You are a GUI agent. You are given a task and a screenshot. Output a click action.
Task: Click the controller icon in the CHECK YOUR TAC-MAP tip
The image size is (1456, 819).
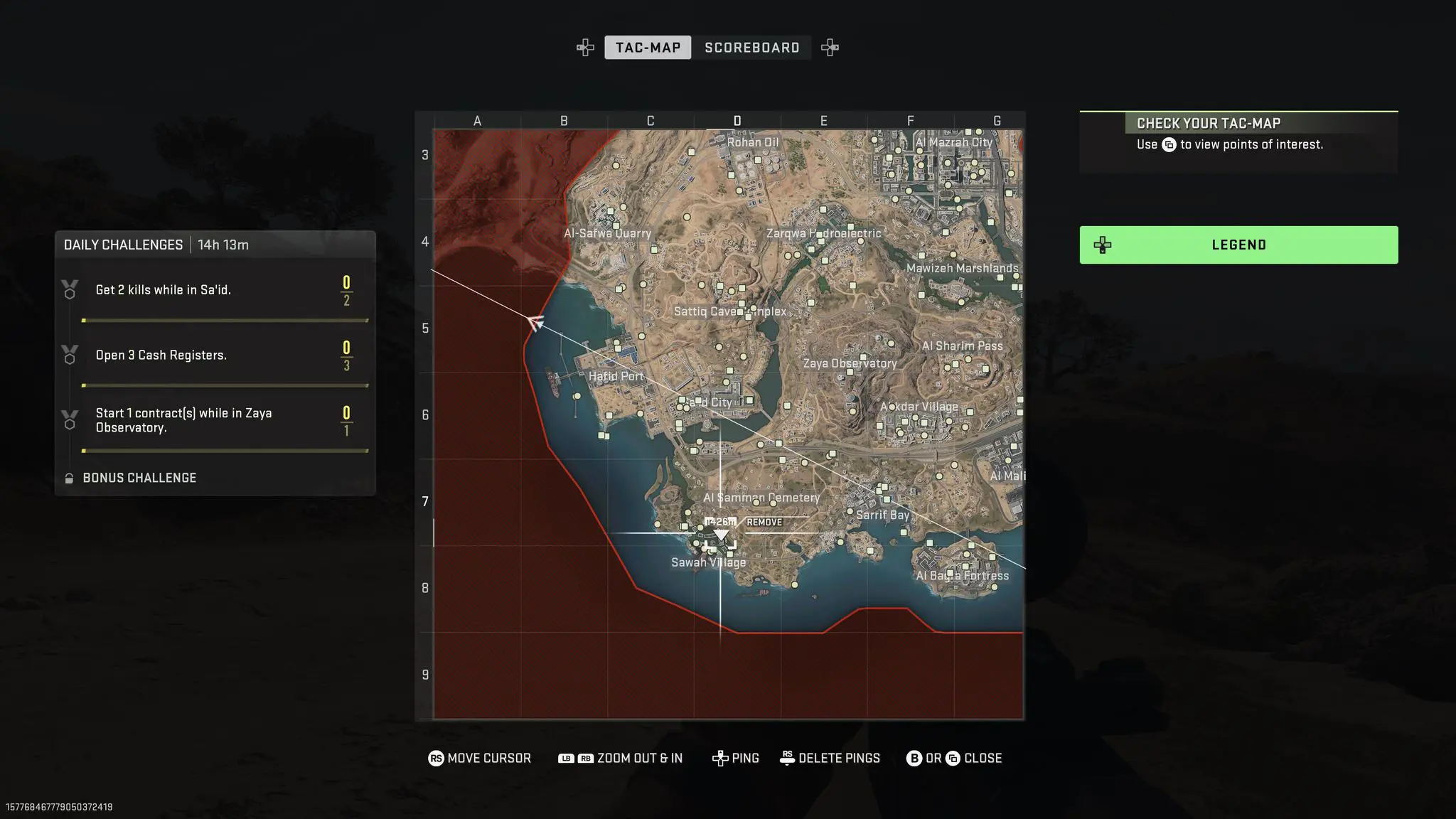pyautogui.click(x=1170, y=144)
